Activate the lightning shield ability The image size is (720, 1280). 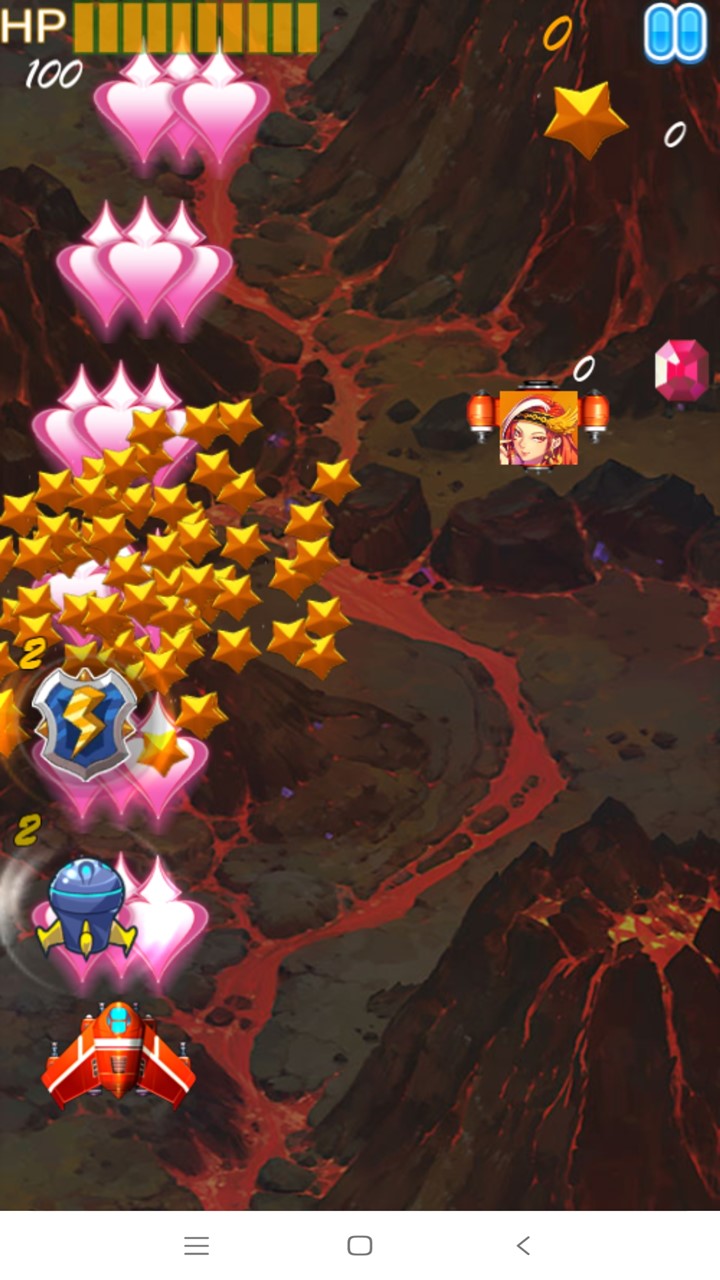point(84,722)
